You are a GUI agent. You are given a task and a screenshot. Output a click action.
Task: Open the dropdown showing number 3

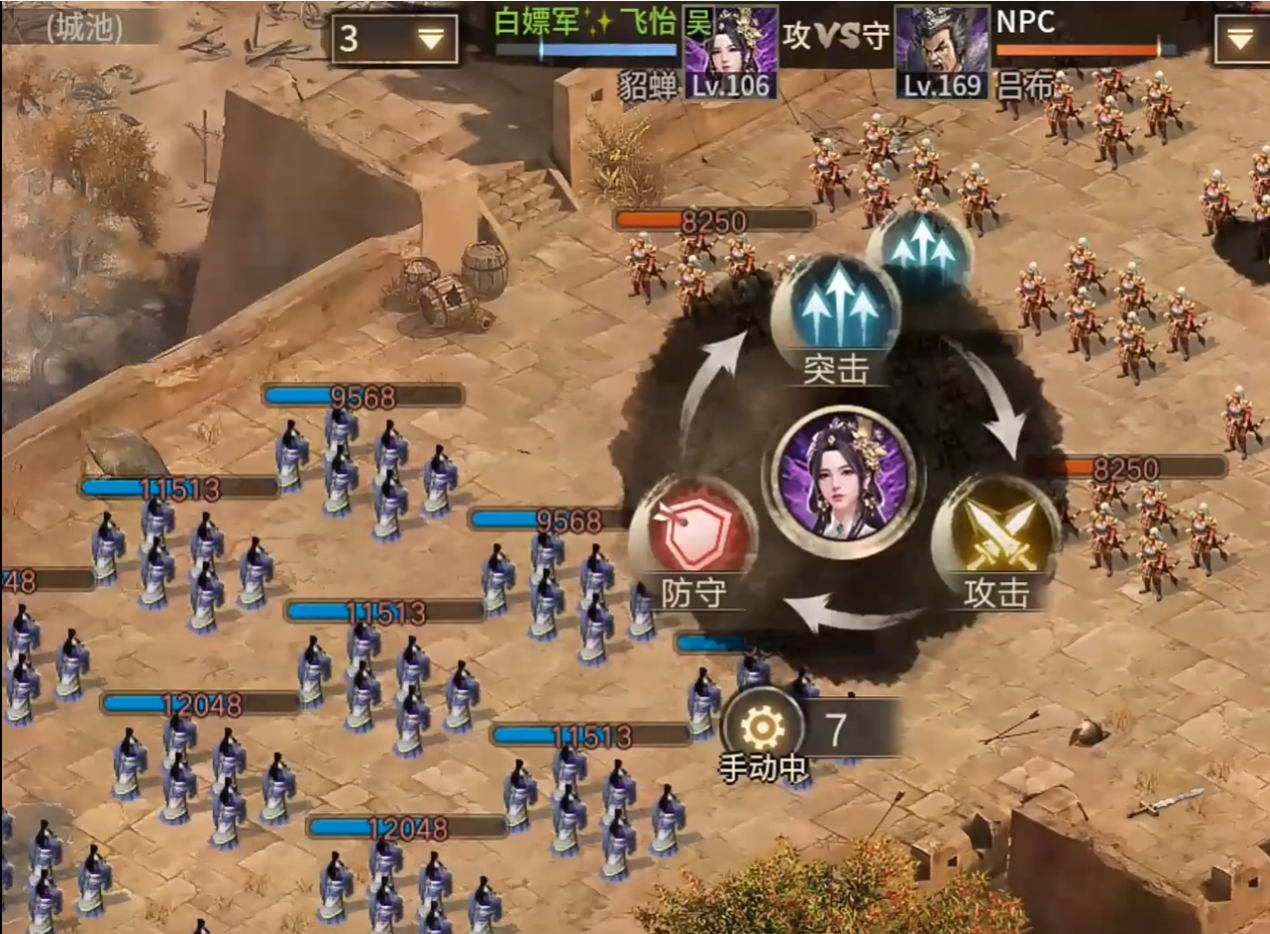point(395,39)
